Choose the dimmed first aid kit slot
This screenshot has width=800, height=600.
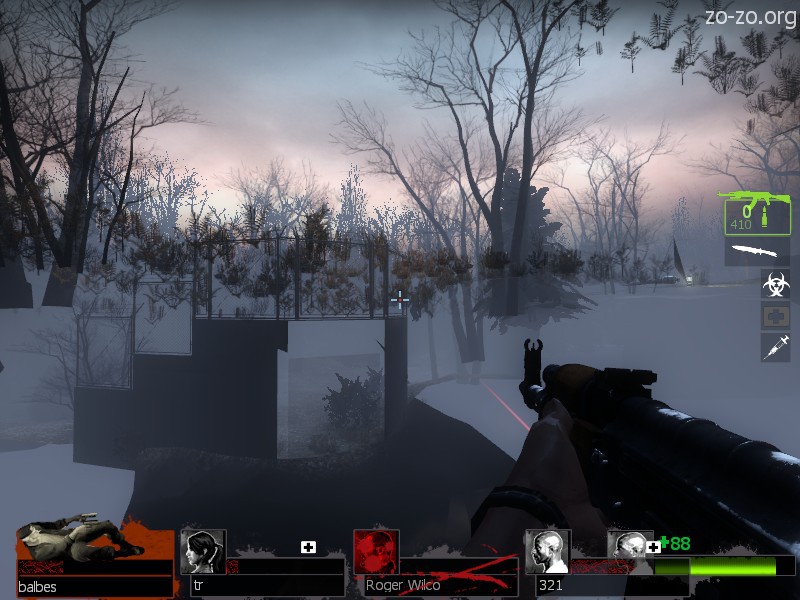pos(775,316)
